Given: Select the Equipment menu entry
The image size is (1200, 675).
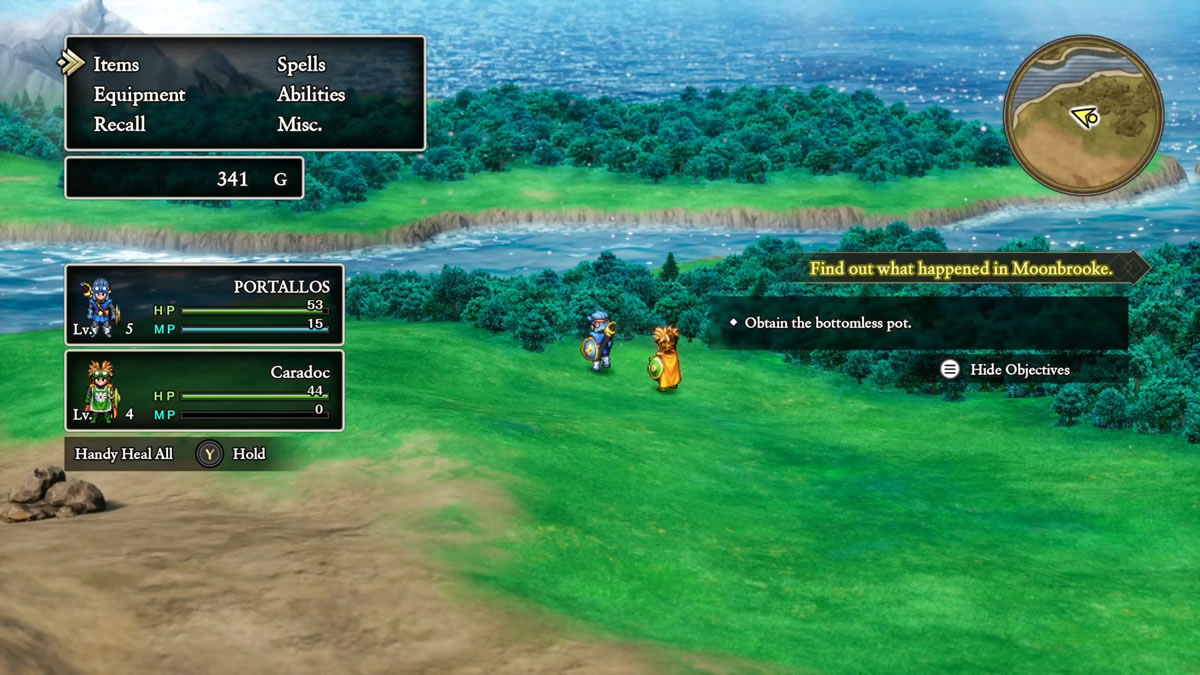Looking at the screenshot, I should [x=139, y=94].
